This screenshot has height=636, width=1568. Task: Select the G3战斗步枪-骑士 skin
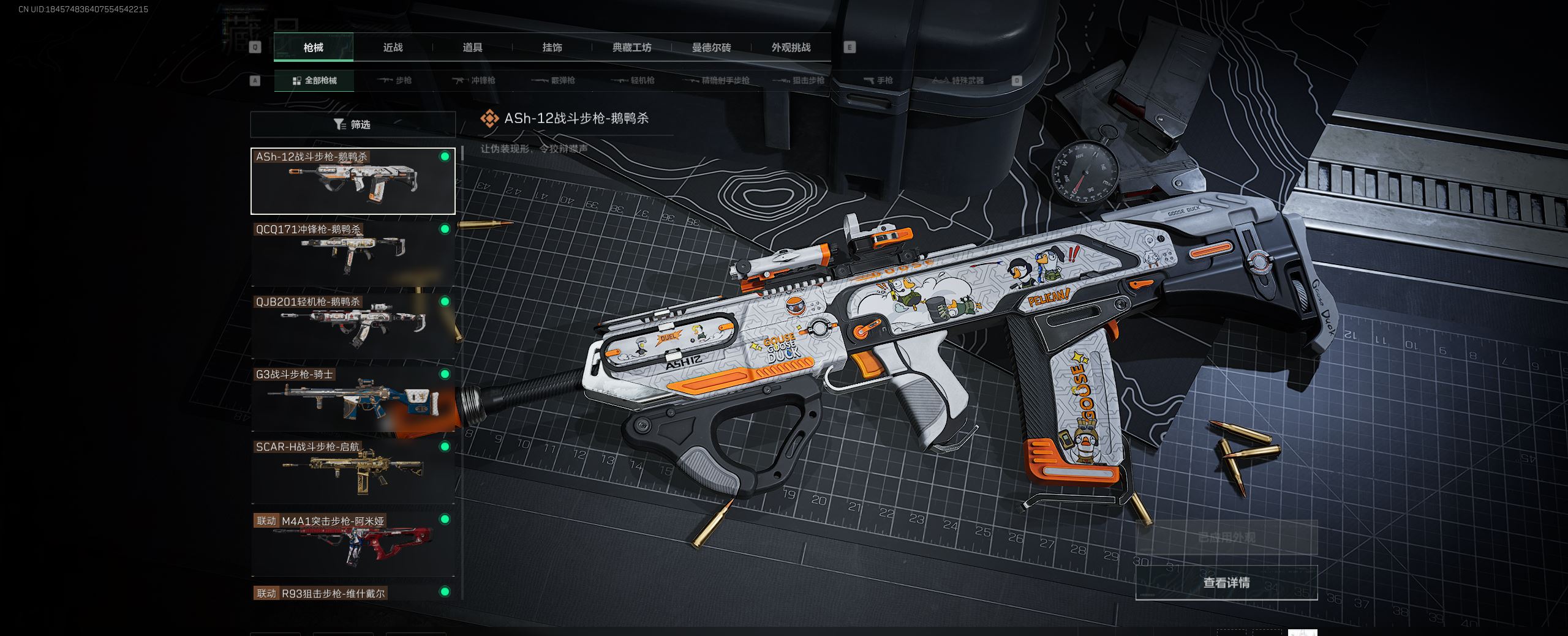353,399
